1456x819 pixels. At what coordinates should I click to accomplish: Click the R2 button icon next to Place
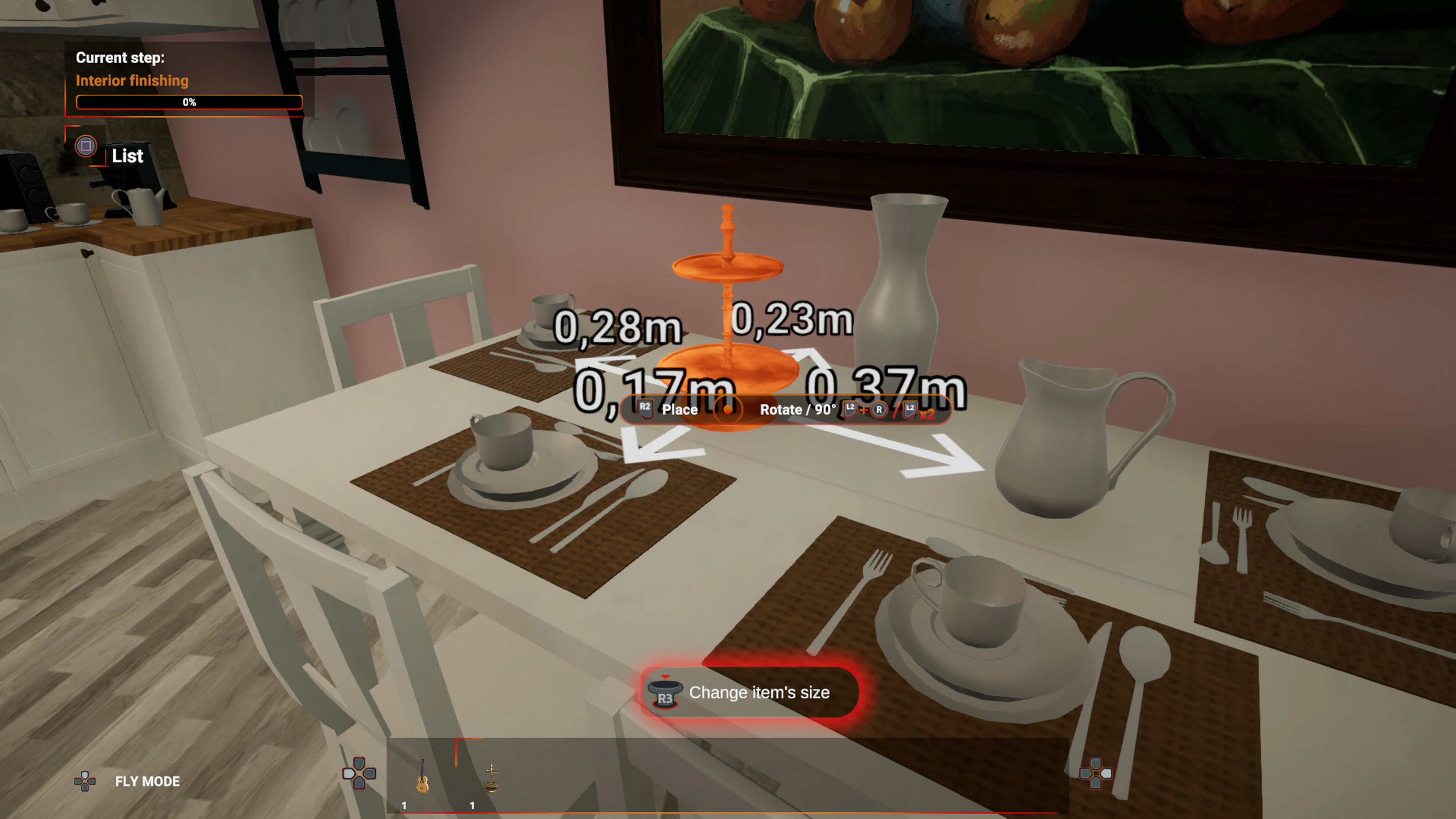[645, 410]
